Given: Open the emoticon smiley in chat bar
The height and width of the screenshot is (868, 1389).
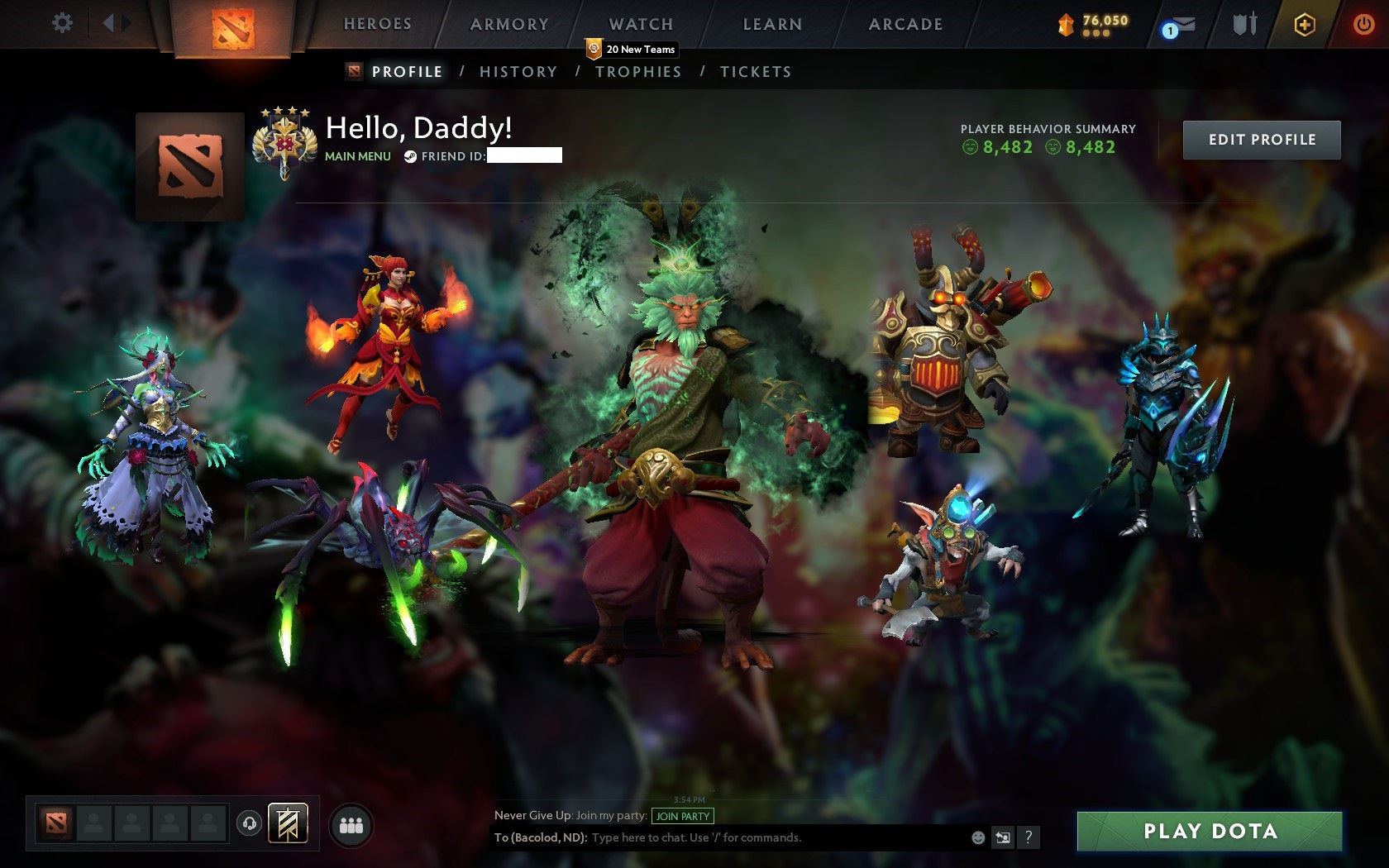Looking at the screenshot, I should click(x=979, y=837).
